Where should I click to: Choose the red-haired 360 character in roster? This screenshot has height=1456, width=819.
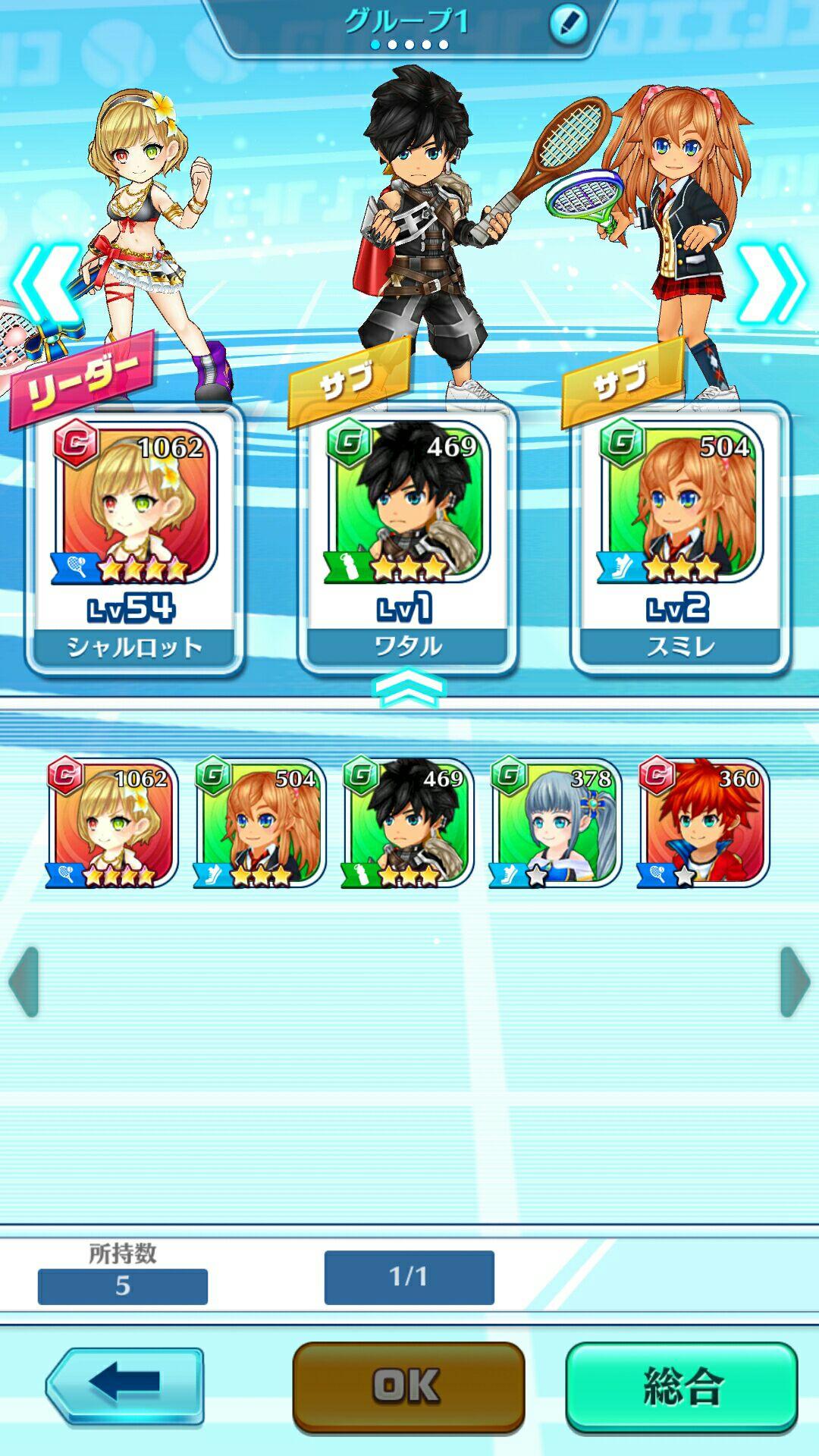coord(704,823)
